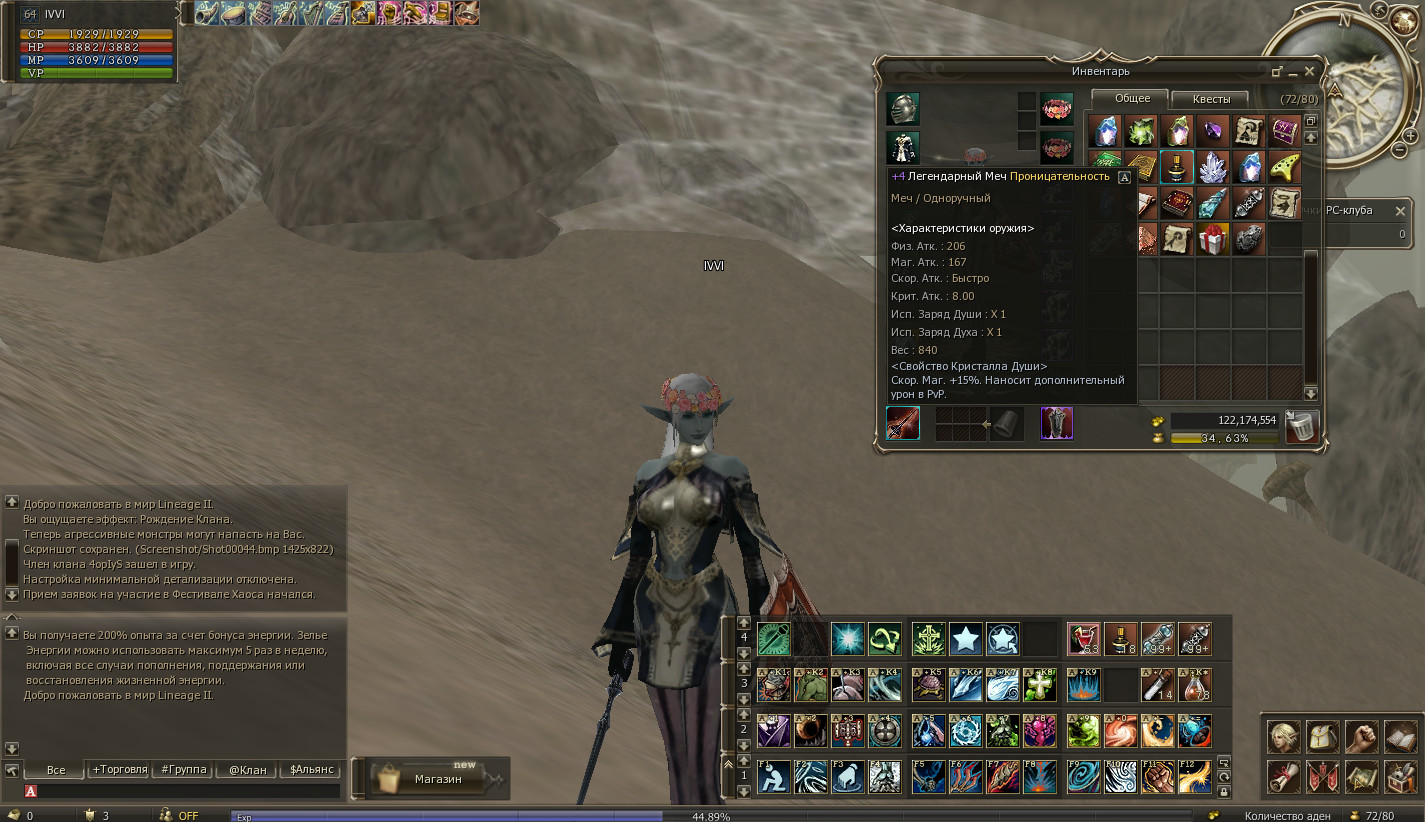This screenshot has width=1425, height=822.
Task: Switch chat to the +Торговля tab
Action: pyautogui.click(x=120, y=770)
